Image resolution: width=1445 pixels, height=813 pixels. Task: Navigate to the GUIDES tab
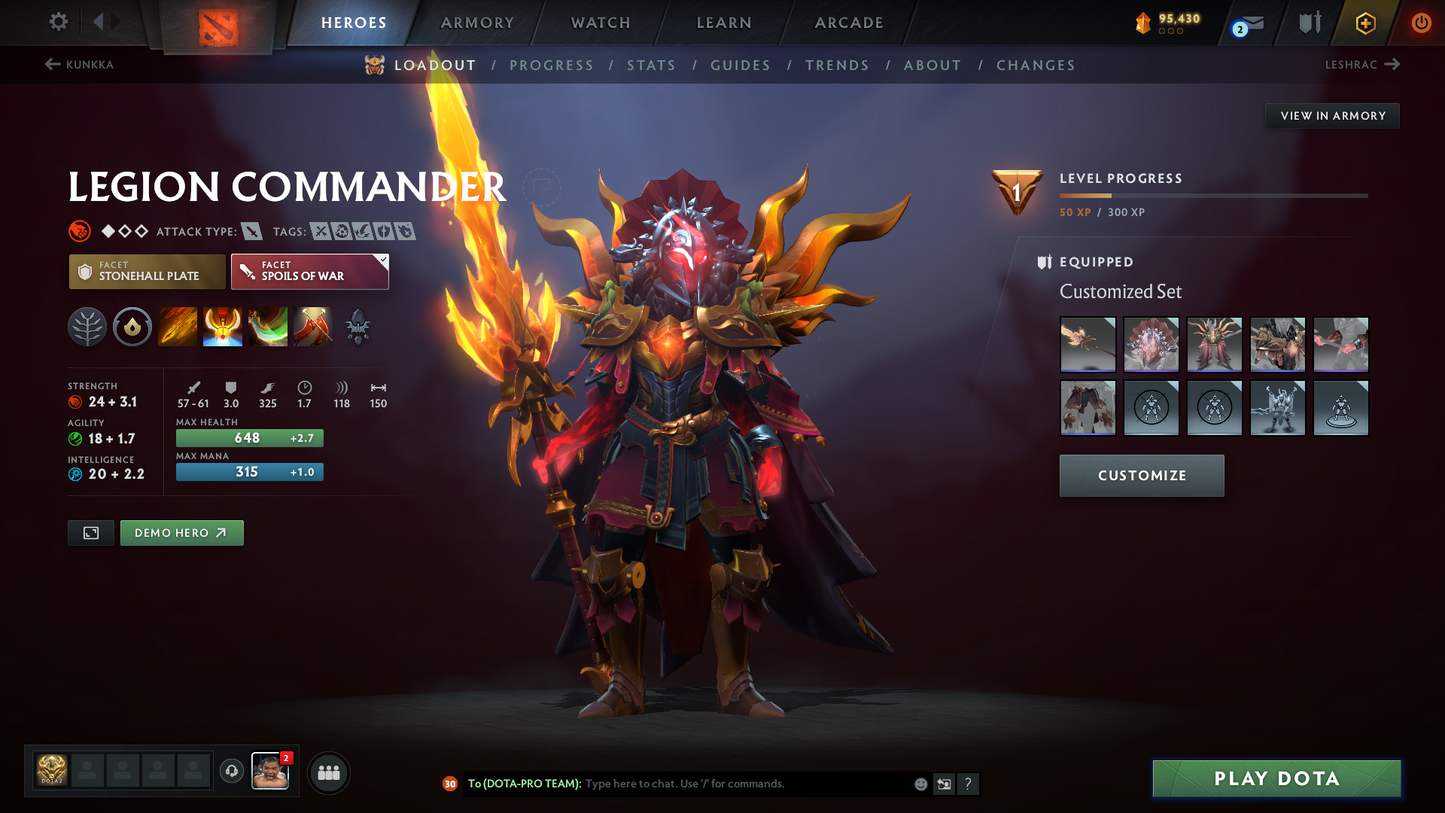pyautogui.click(x=740, y=65)
